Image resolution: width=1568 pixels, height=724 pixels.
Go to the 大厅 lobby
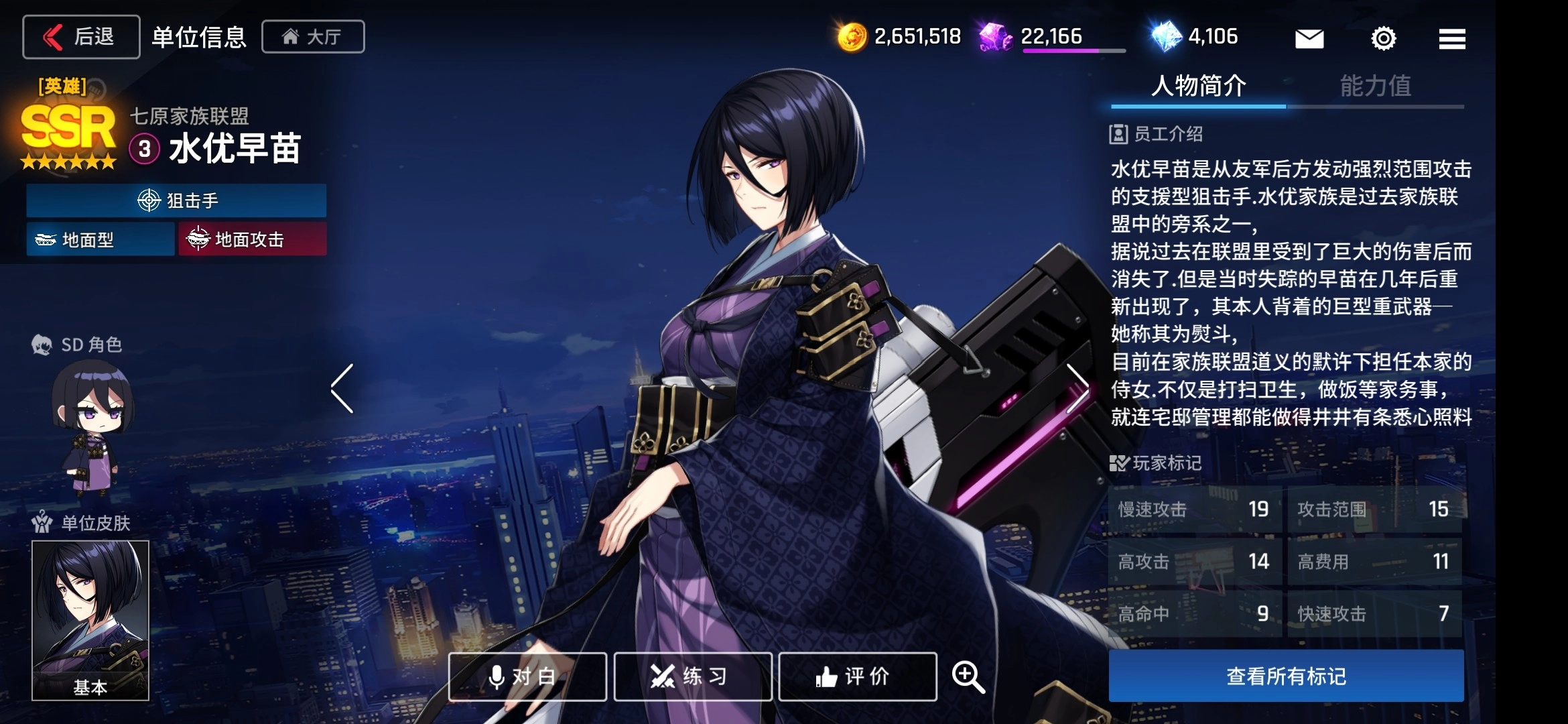coord(313,37)
